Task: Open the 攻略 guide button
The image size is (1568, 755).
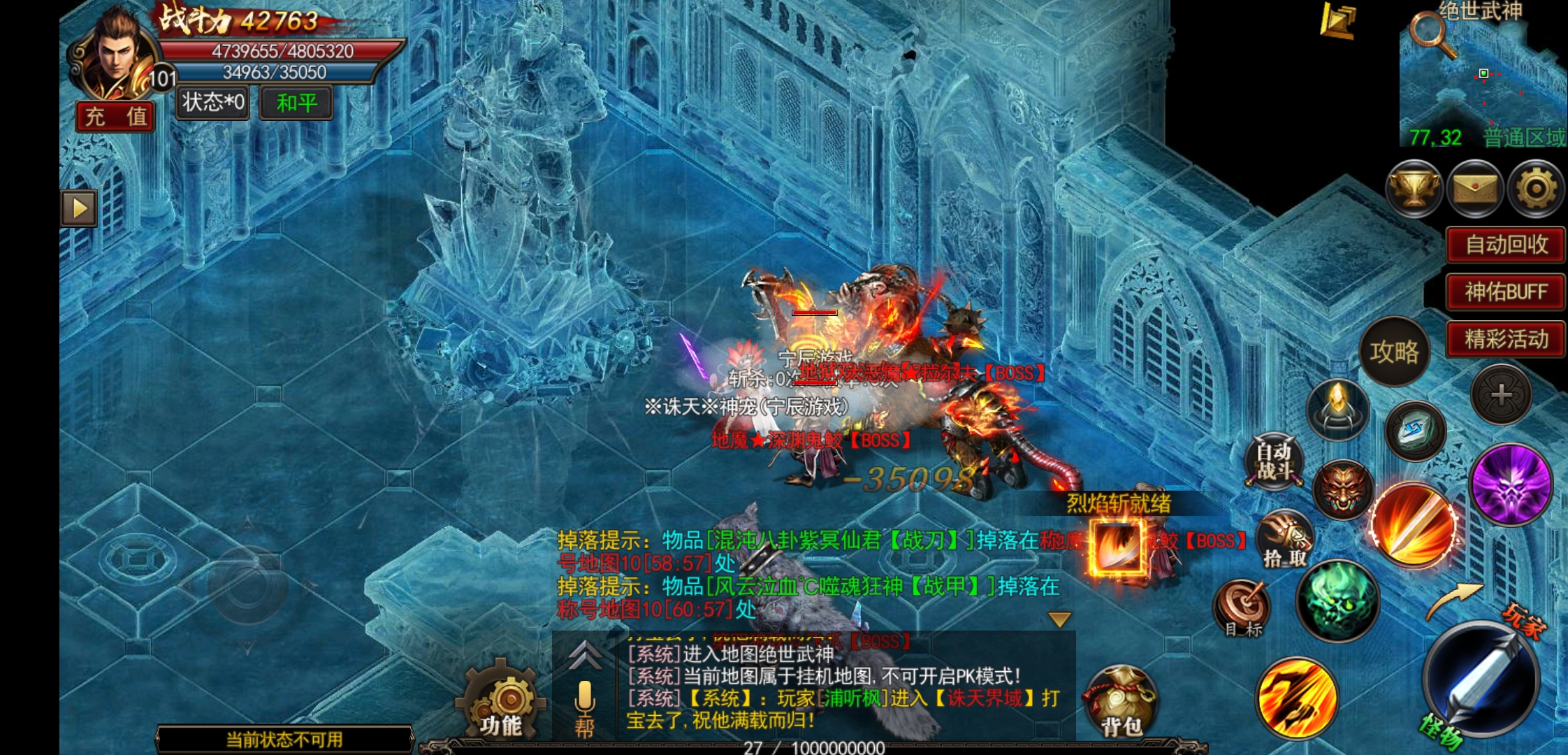Action: point(1394,352)
